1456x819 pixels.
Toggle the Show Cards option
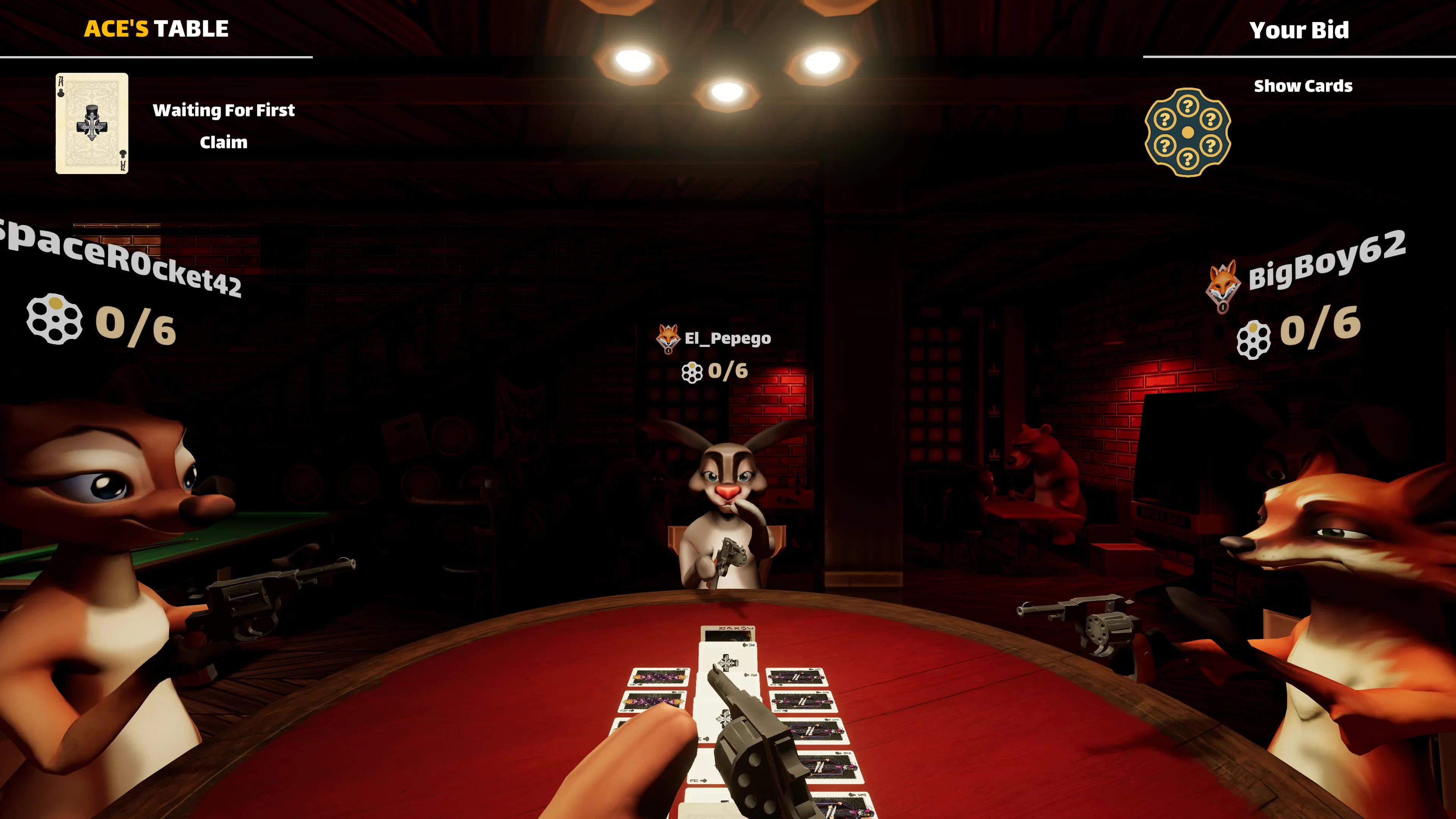pos(1303,86)
